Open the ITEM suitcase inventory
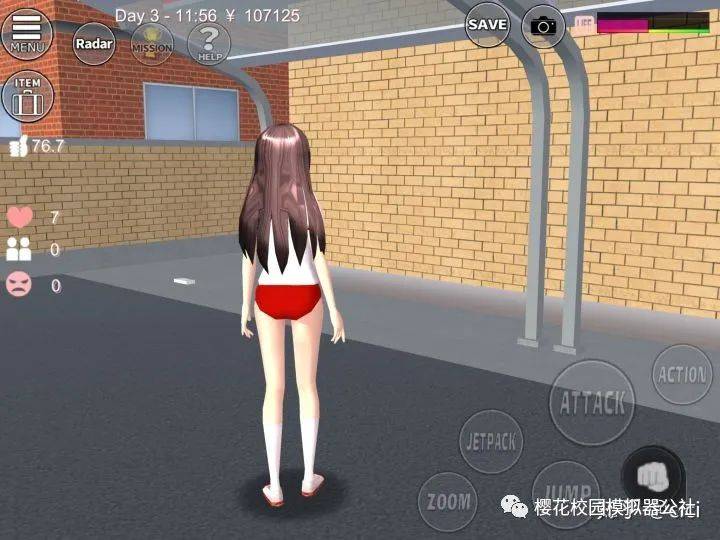Viewport: 720px width, 540px height. tap(27, 97)
